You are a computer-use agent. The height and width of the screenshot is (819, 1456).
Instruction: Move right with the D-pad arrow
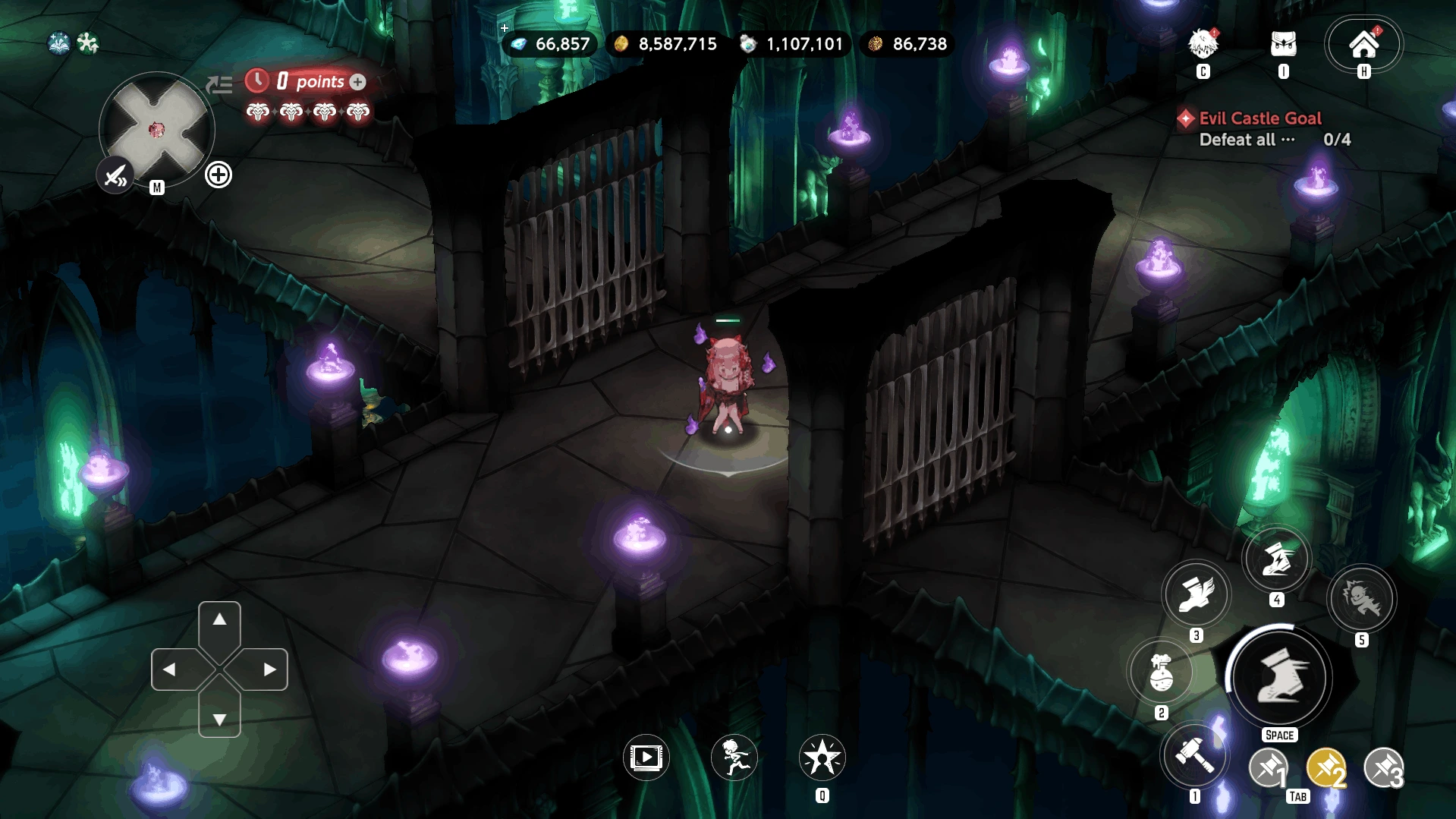pos(269,669)
